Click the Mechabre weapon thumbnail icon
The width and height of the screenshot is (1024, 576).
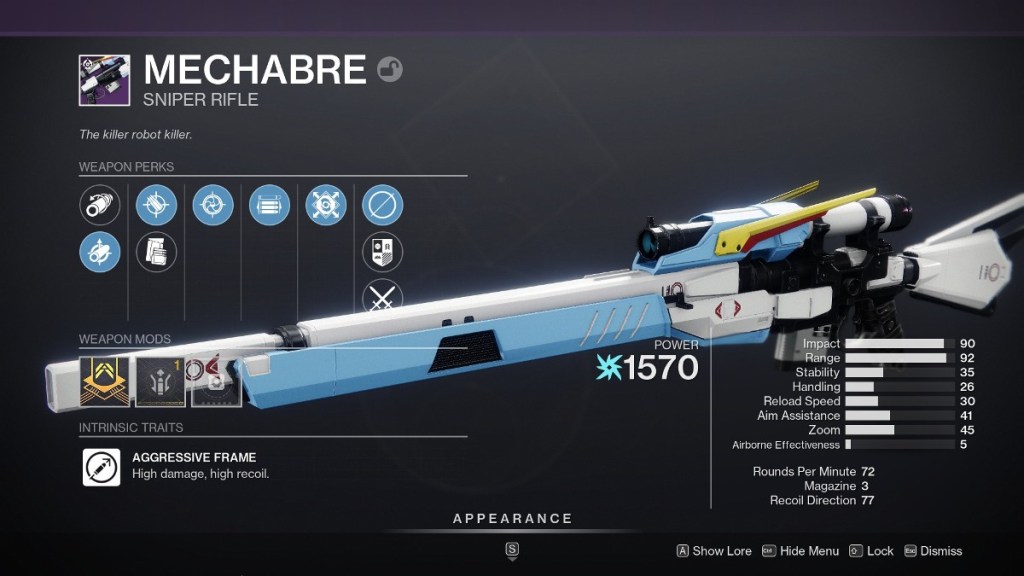pyautogui.click(x=104, y=81)
